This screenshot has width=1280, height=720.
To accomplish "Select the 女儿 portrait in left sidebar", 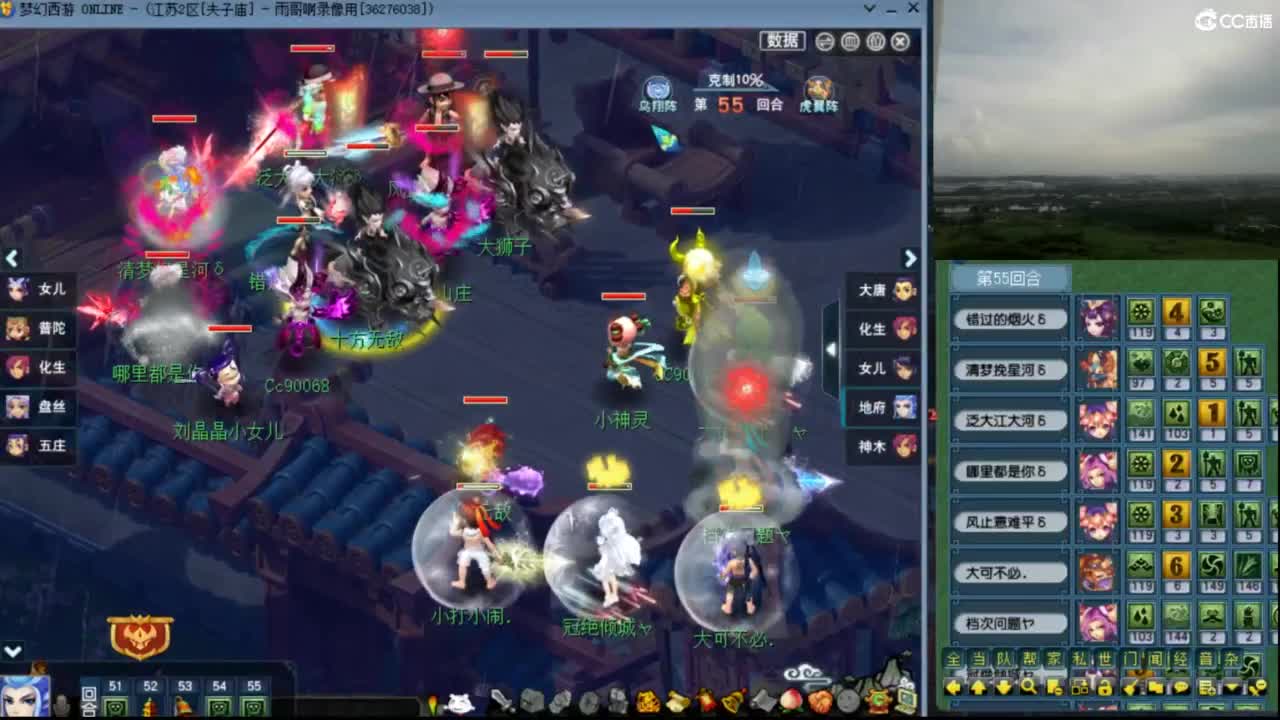I will coord(18,290).
